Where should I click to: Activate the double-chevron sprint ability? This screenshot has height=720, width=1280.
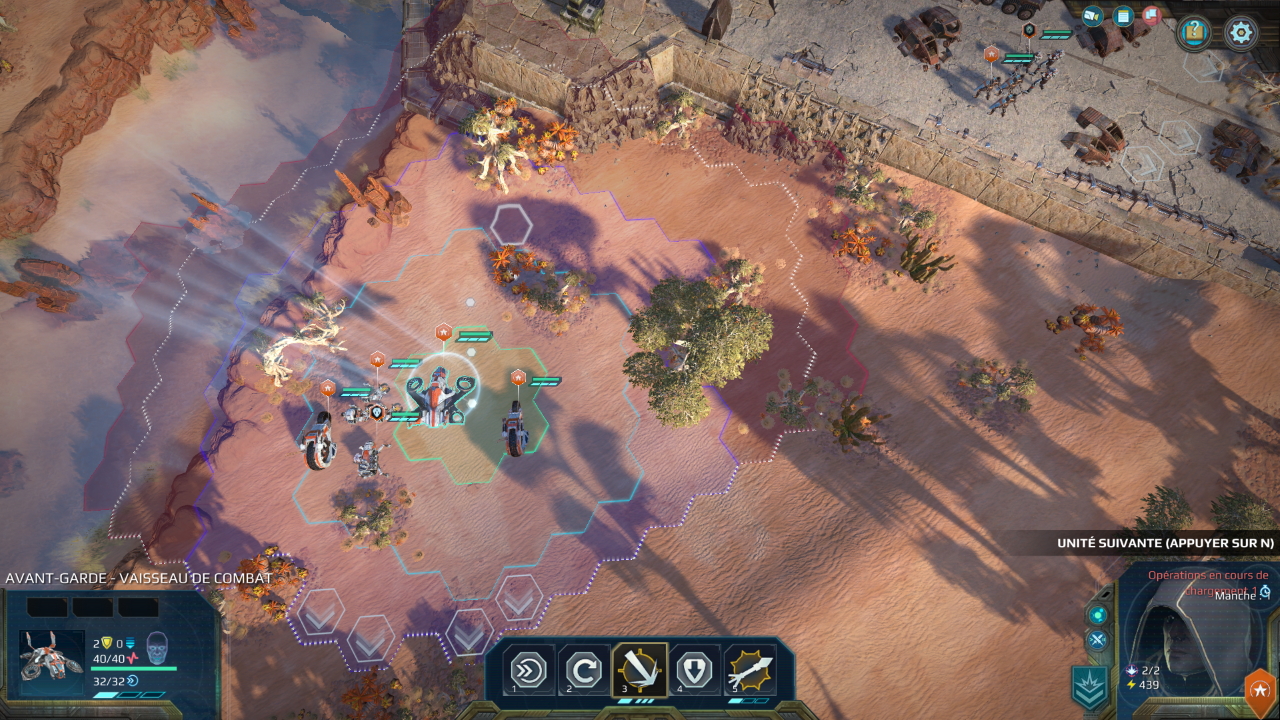point(528,669)
